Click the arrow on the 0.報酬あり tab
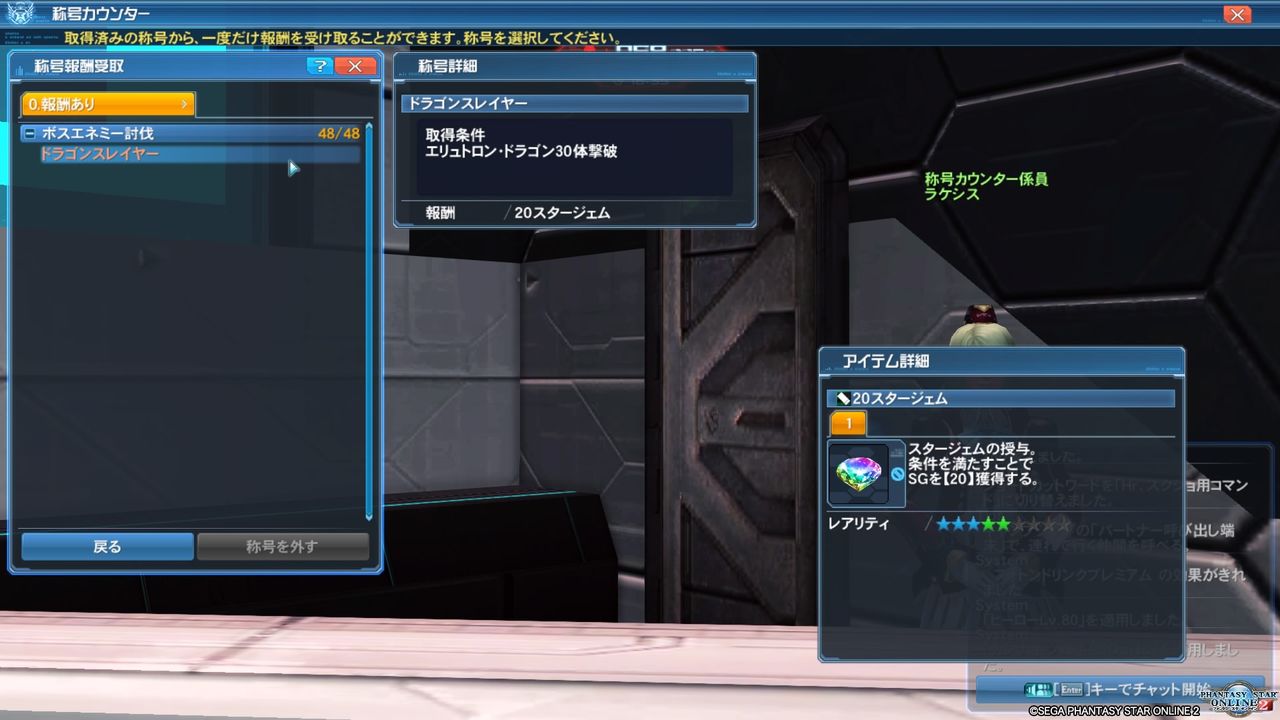Screen dimensions: 1280x720 click(x=184, y=101)
